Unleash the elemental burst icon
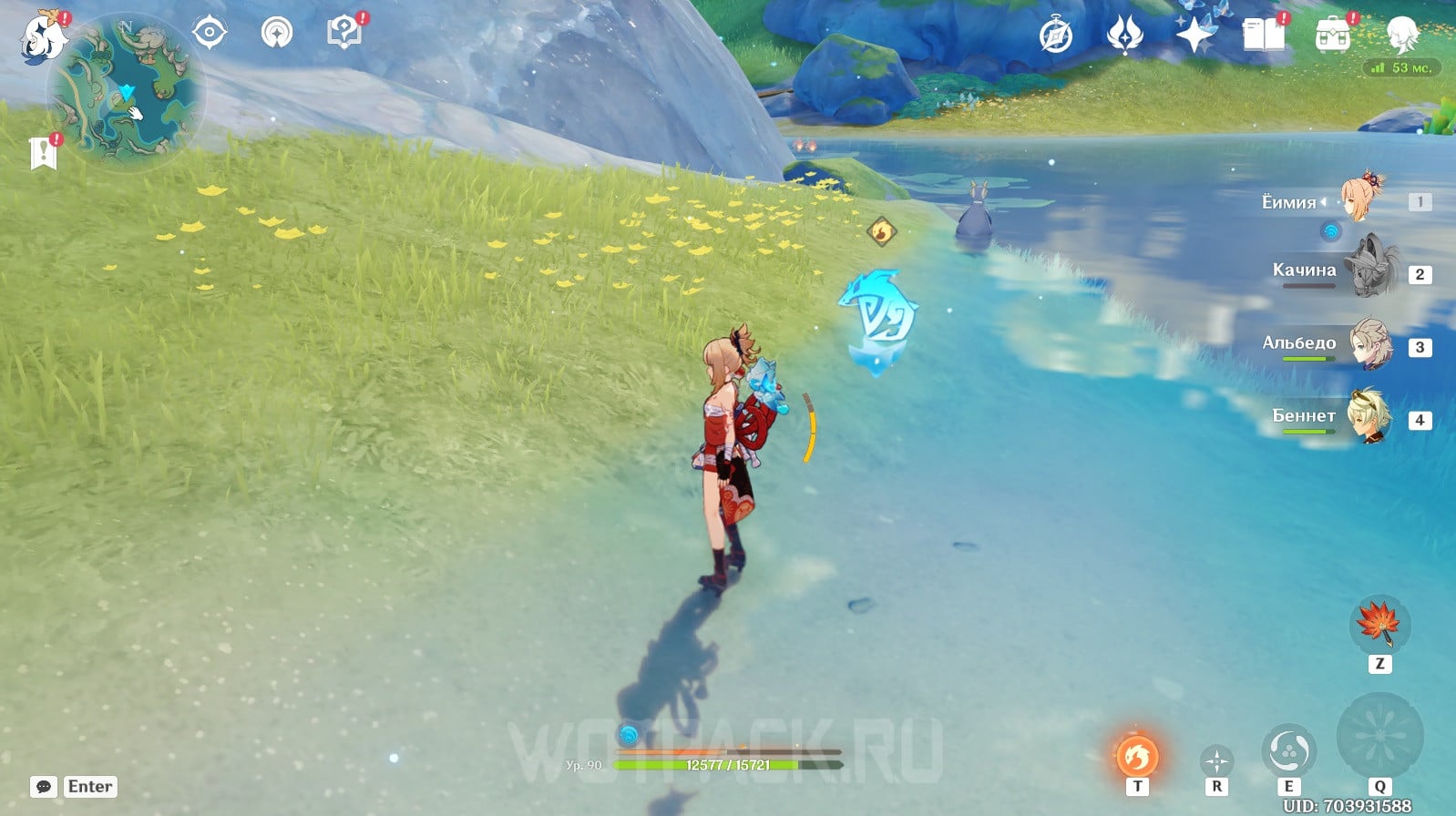1456x816 pixels. click(x=1379, y=735)
